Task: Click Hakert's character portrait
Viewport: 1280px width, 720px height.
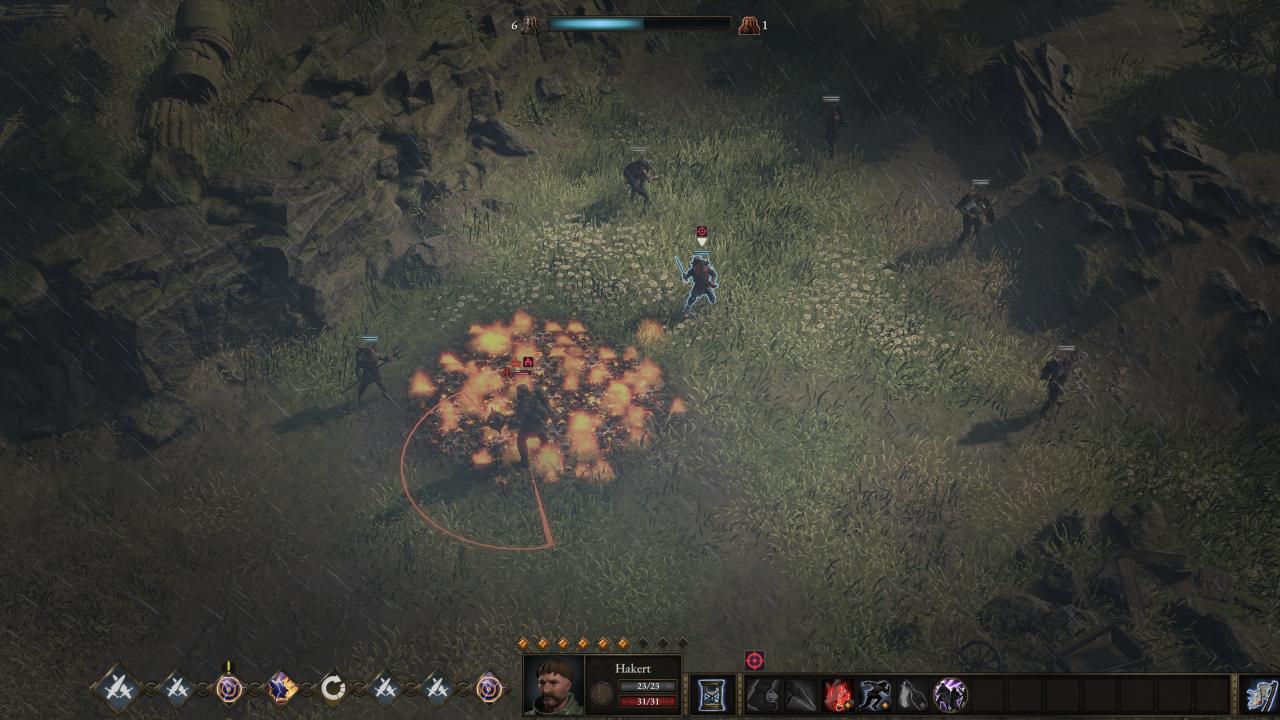Action: (x=554, y=685)
